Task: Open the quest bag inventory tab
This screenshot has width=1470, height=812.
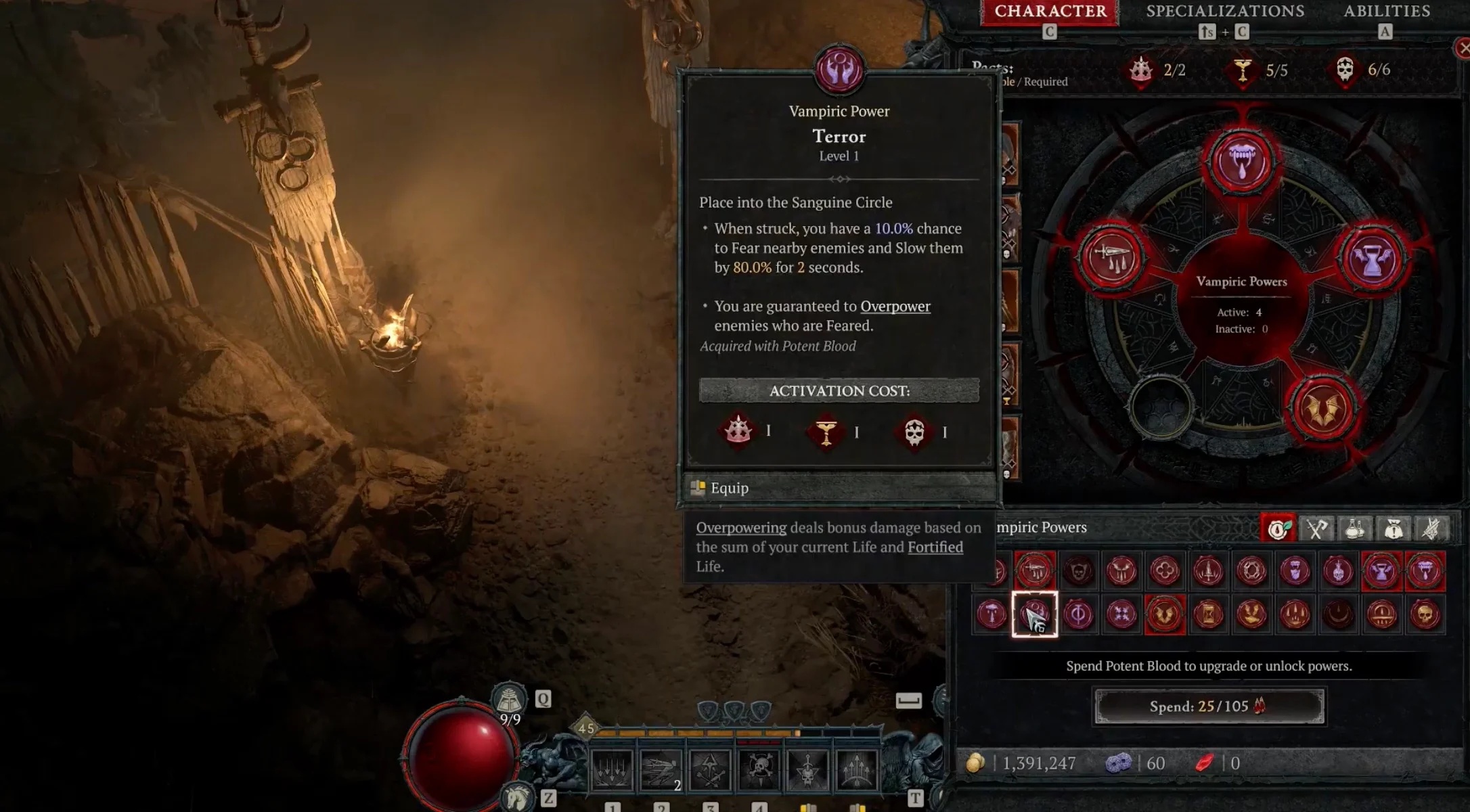Action: tap(1394, 529)
